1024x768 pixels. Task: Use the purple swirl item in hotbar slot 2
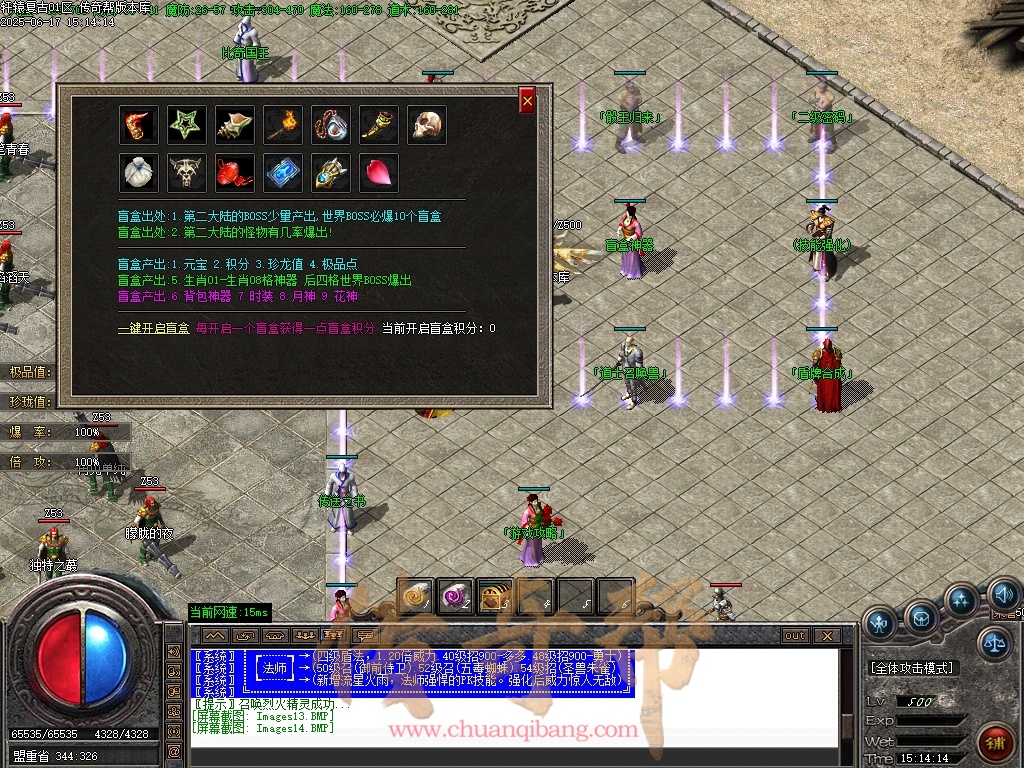[x=456, y=596]
